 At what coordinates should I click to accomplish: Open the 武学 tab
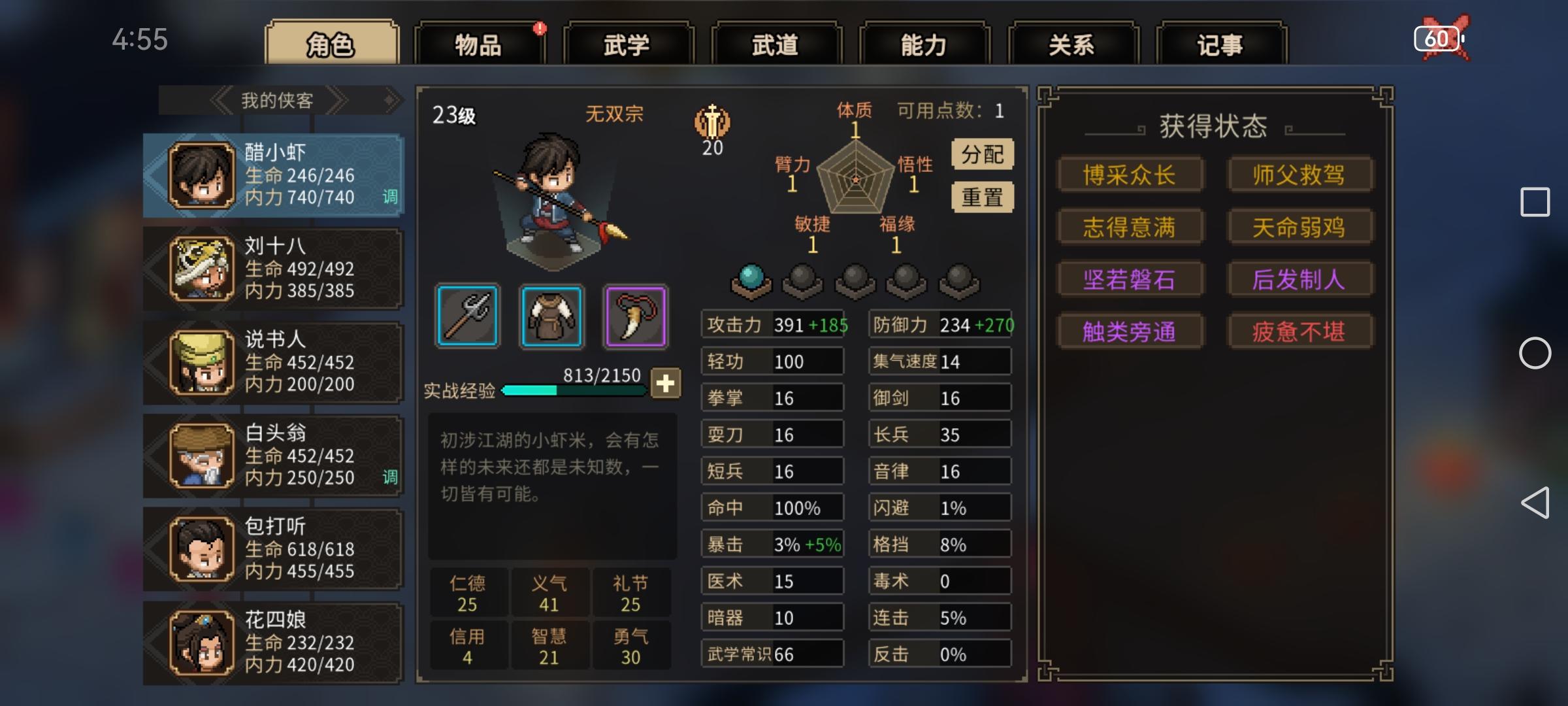[628, 43]
